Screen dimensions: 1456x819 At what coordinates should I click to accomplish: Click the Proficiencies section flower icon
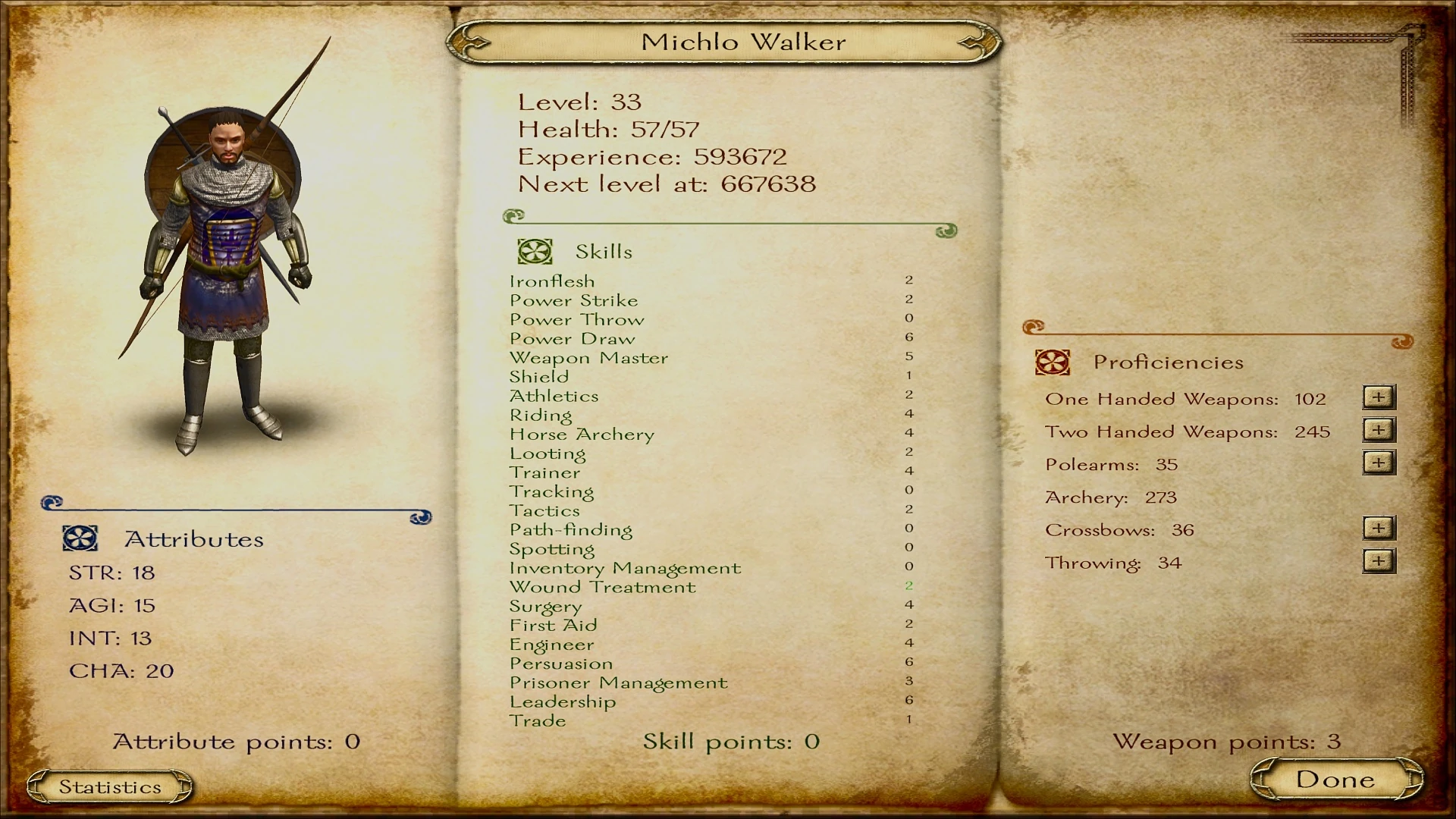pos(1054,362)
